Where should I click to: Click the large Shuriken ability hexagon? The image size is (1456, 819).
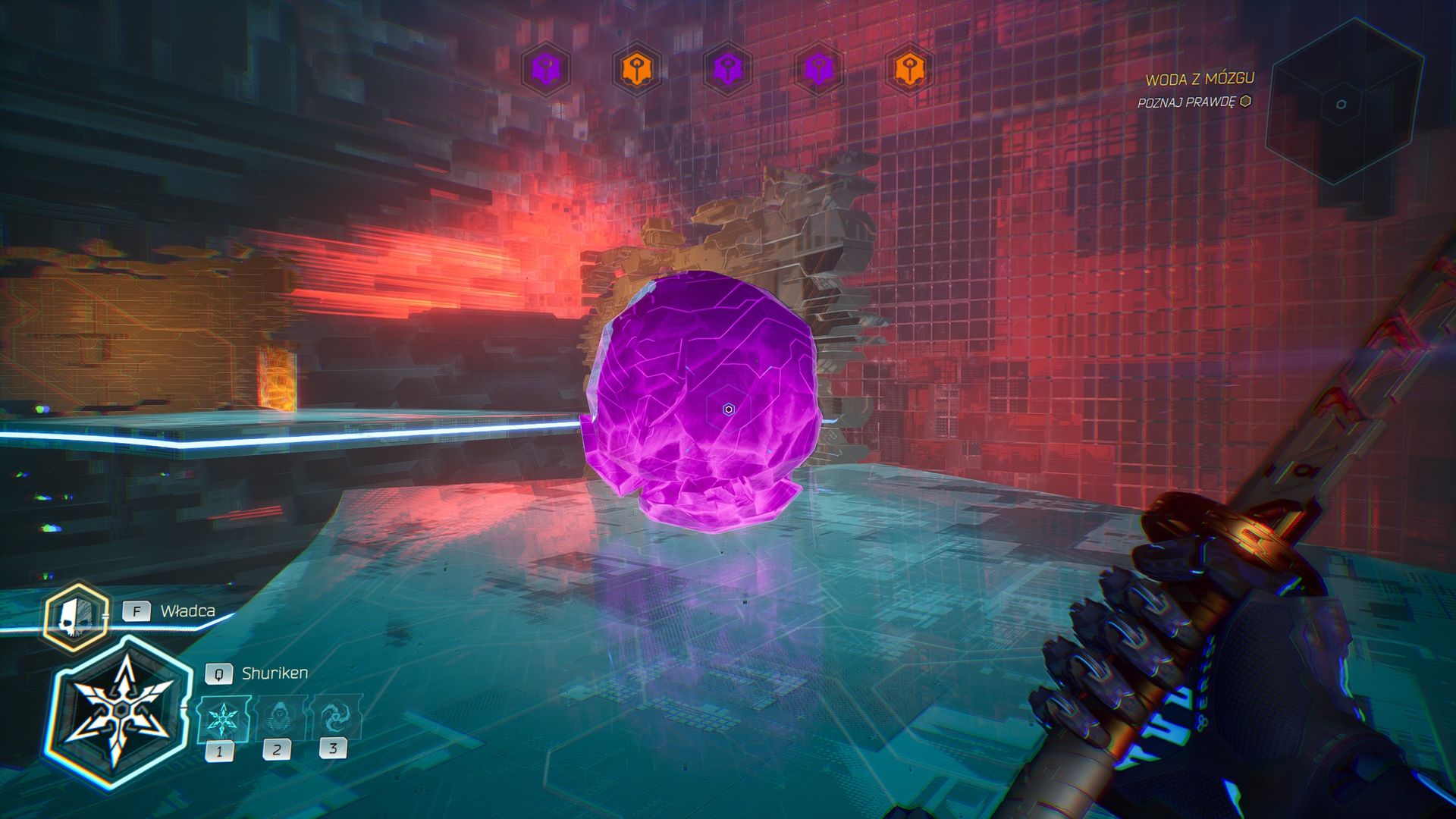pyautogui.click(x=120, y=711)
